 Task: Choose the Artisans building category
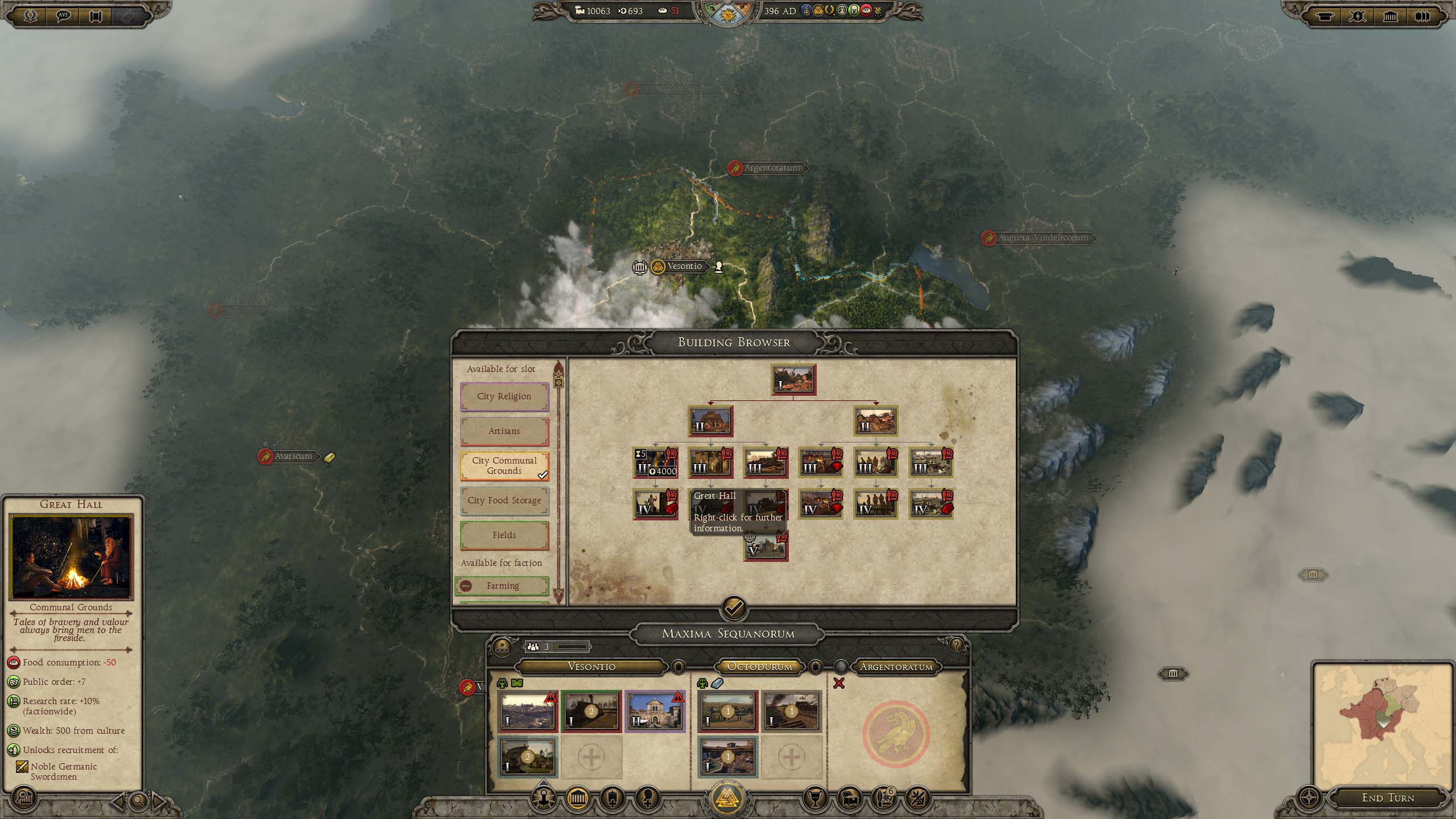pos(504,431)
